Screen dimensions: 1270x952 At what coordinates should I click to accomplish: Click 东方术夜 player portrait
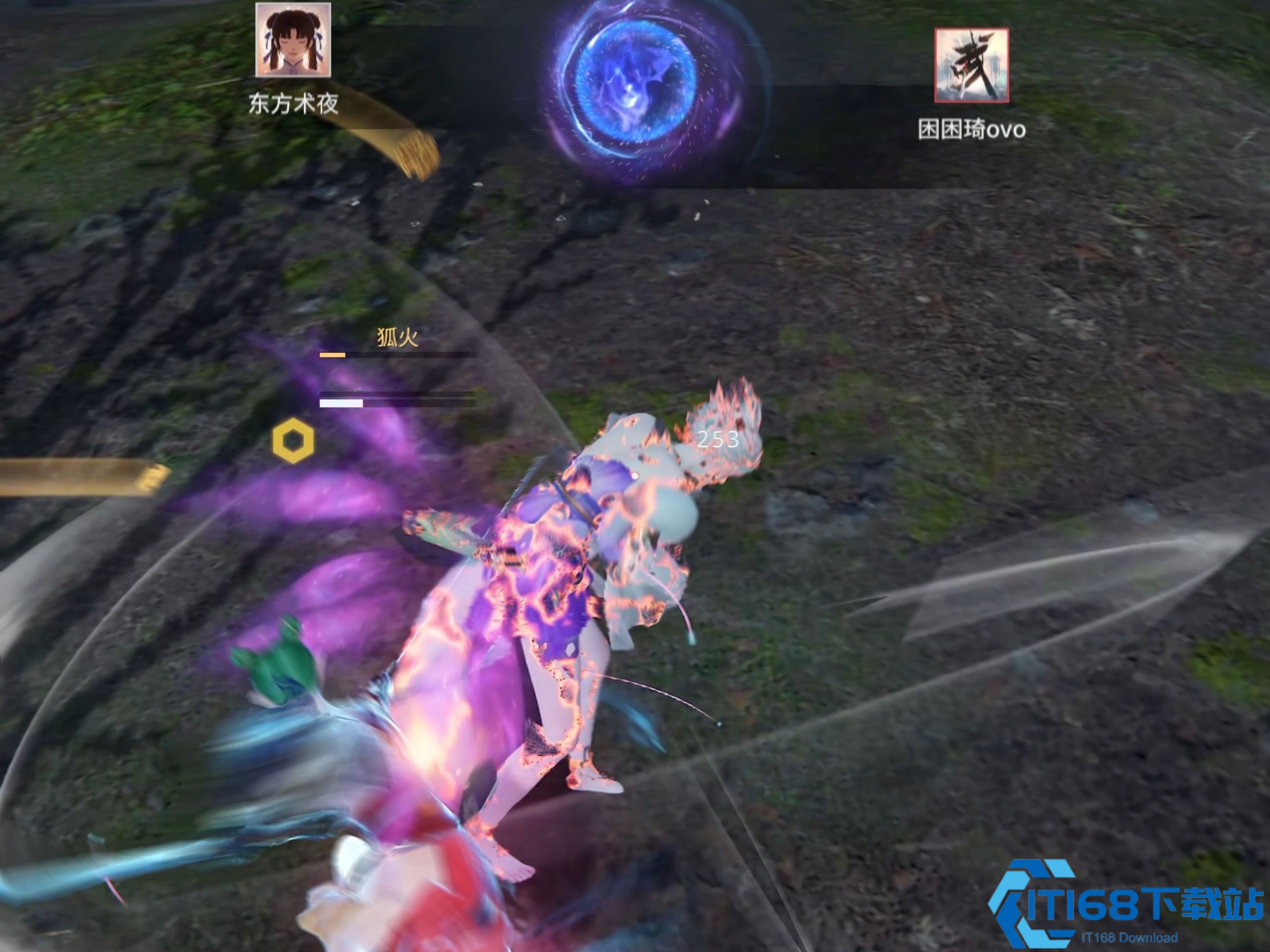pyautogui.click(x=293, y=40)
